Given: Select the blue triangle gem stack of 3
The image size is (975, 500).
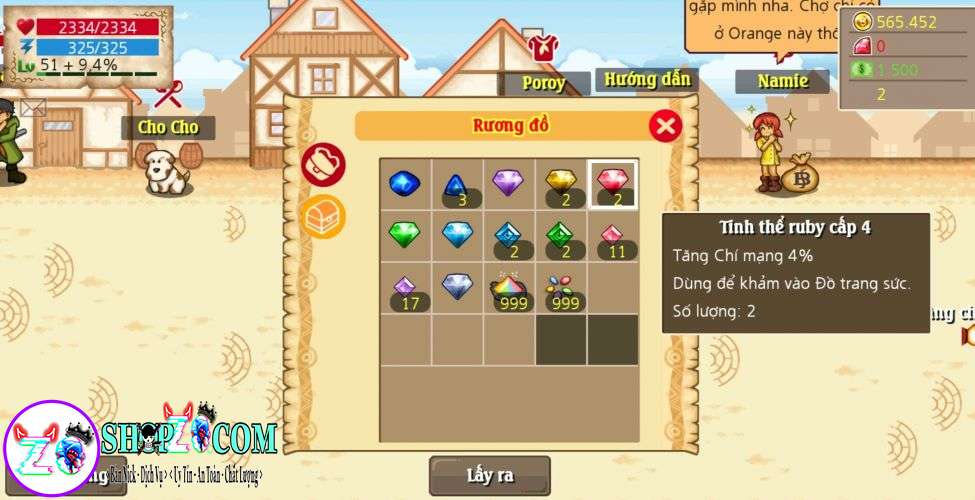Looking at the screenshot, I should click(x=456, y=185).
